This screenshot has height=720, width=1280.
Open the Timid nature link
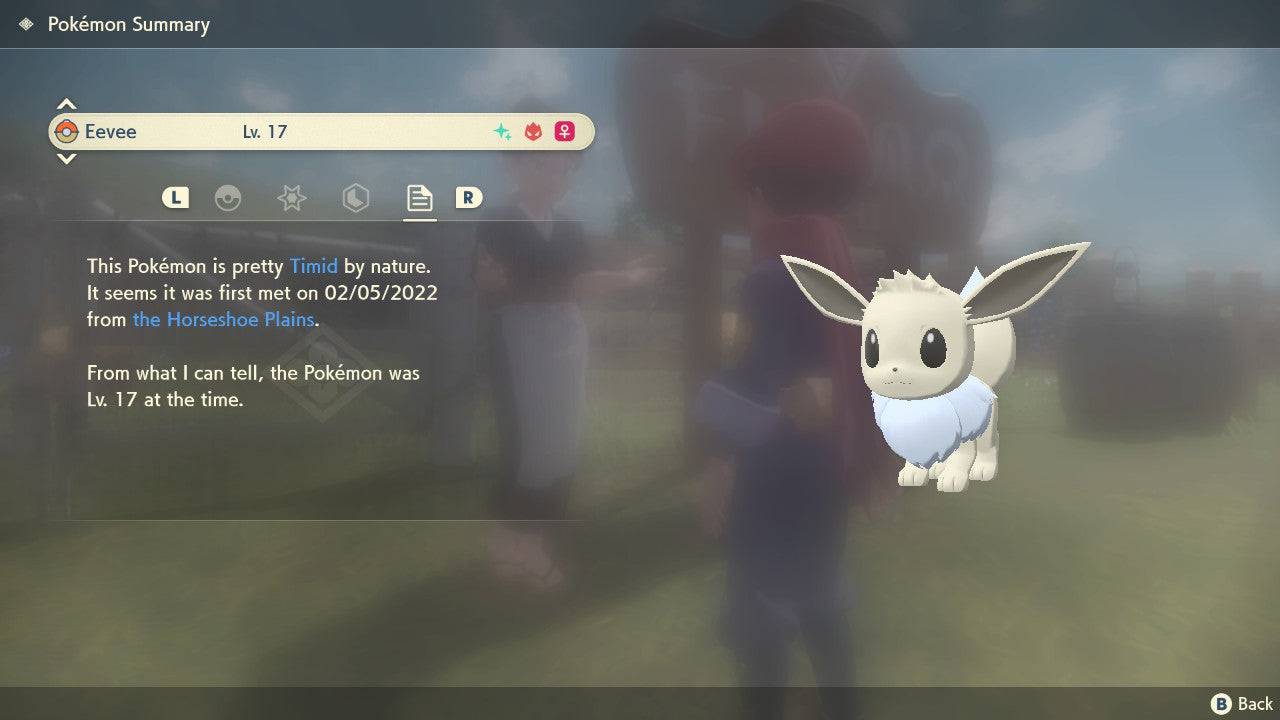point(313,266)
